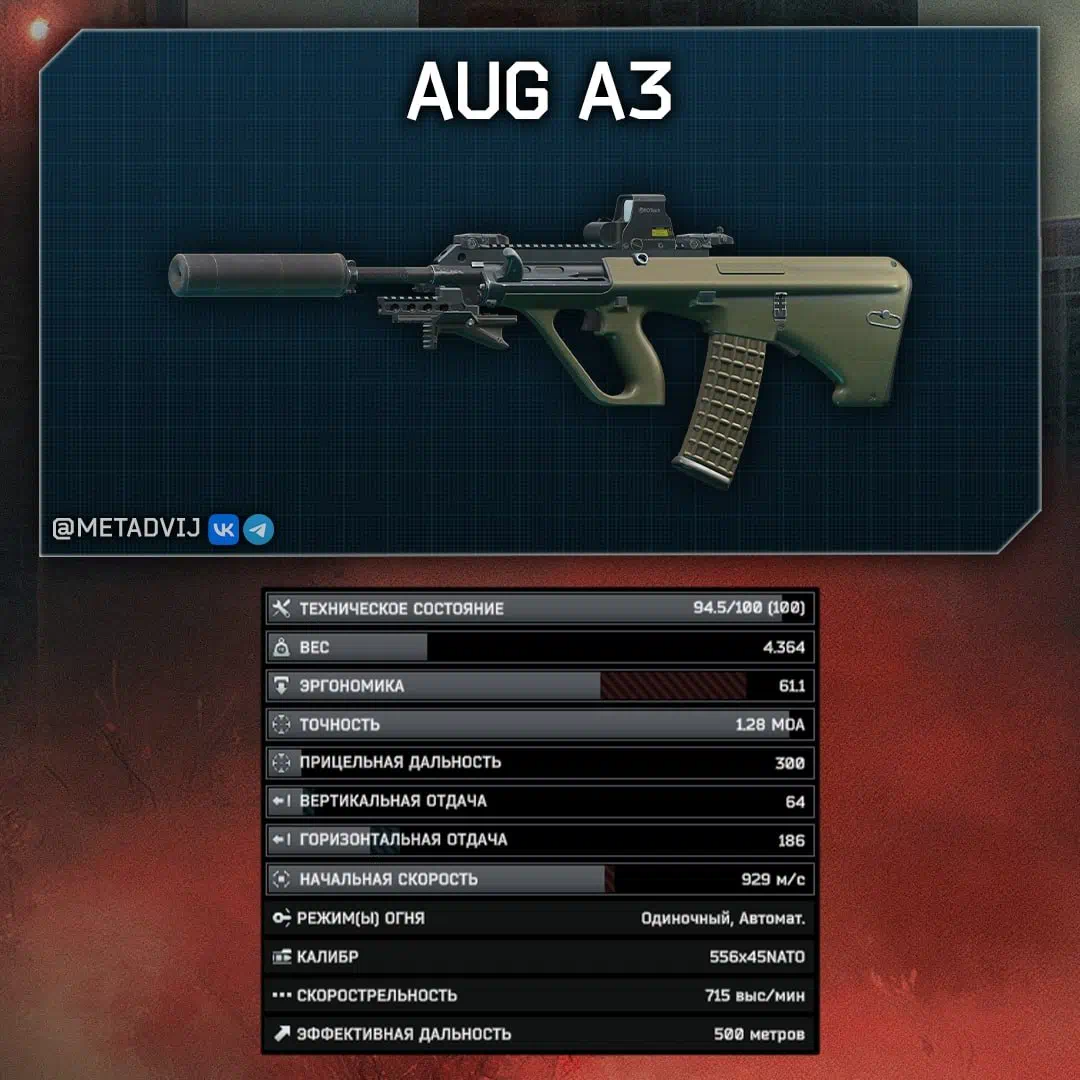Open the Telegram channel icon
This screenshot has width=1080, height=1080.
[x=259, y=529]
